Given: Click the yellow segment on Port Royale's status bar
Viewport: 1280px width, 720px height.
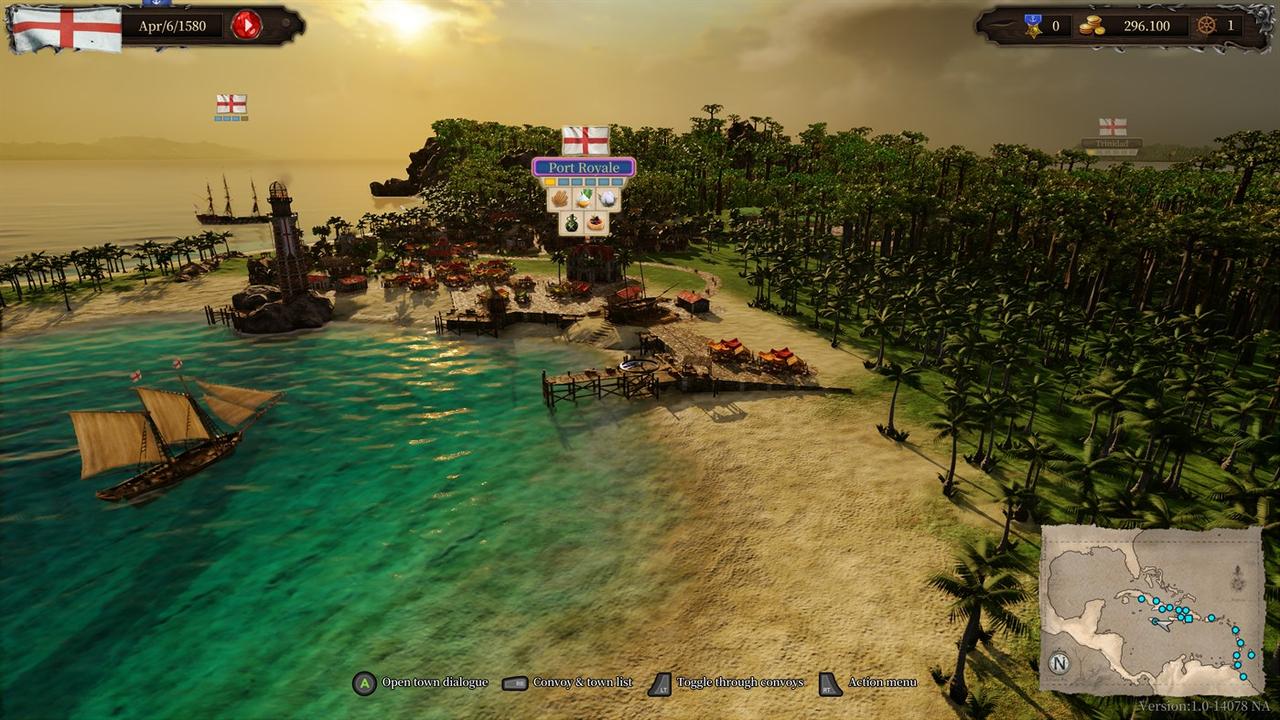Looking at the screenshot, I should click(550, 181).
